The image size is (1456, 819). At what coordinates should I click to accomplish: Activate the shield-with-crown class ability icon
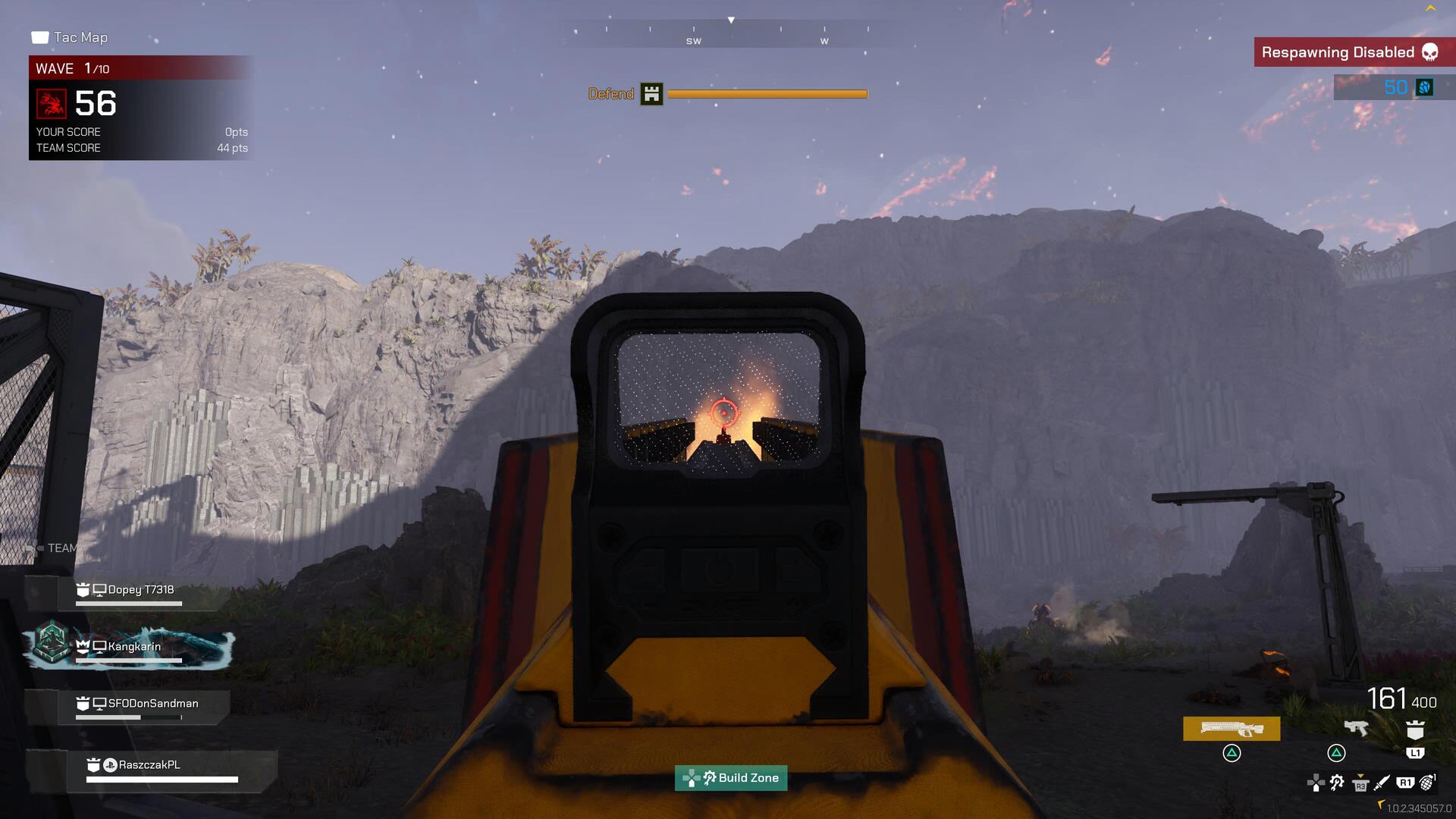coord(1415,730)
